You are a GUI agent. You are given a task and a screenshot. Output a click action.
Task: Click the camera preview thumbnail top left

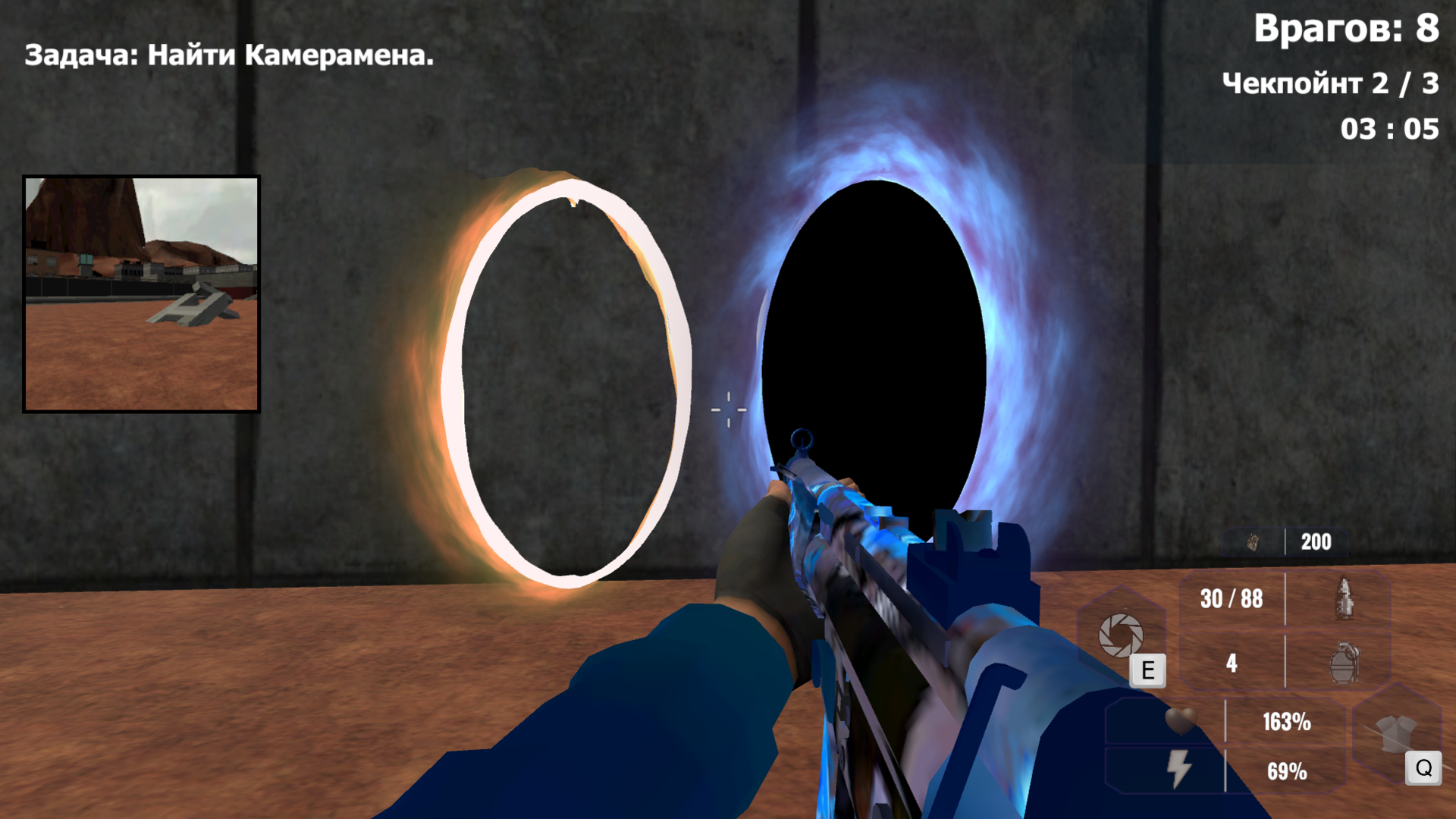pos(143,293)
